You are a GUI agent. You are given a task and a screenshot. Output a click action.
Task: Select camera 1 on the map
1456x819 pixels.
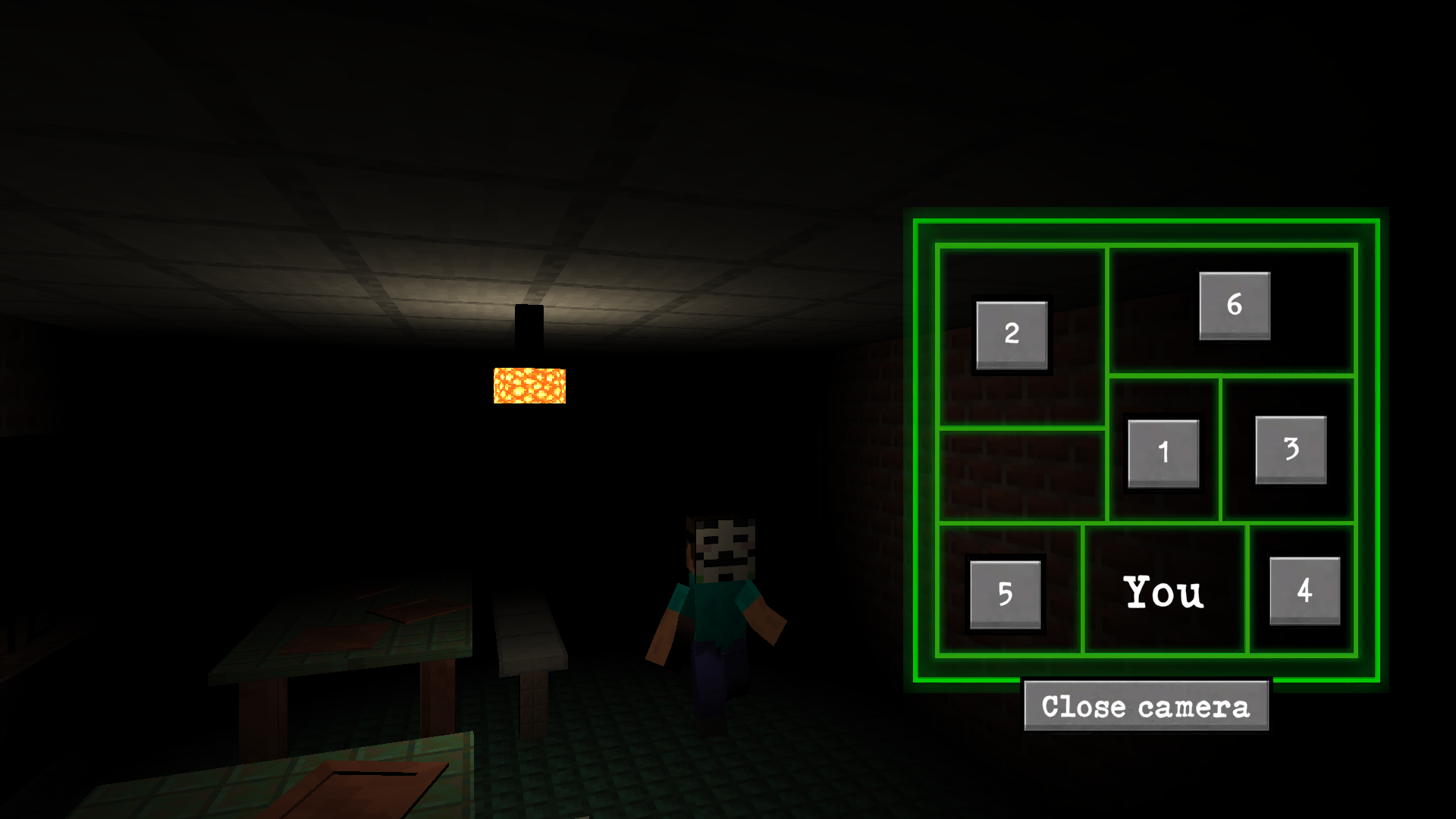coord(1165,452)
